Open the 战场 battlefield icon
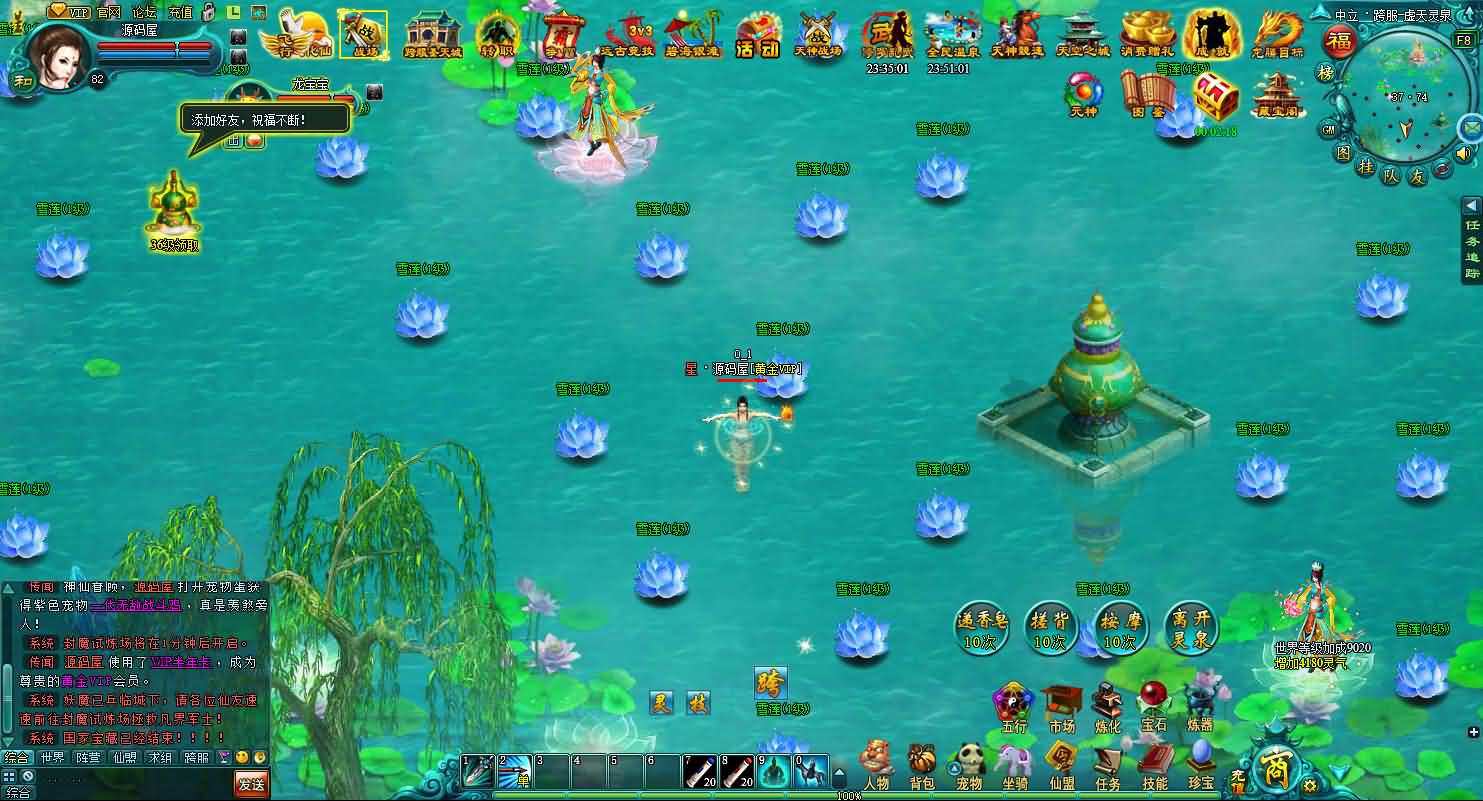The height and width of the screenshot is (801, 1483). click(x=362, y=35)
